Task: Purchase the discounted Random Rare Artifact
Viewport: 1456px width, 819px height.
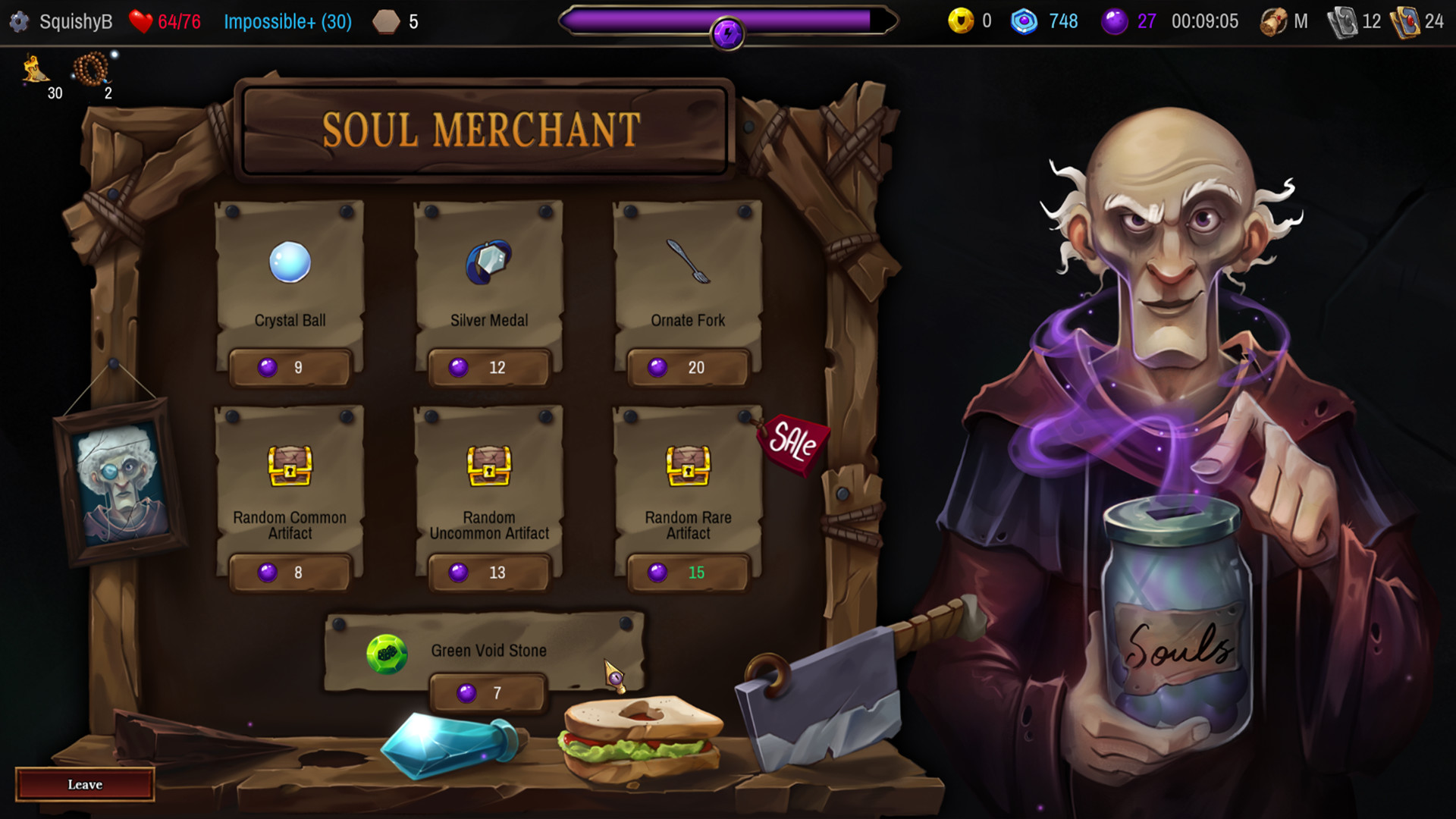Action: tap(686, 573)
